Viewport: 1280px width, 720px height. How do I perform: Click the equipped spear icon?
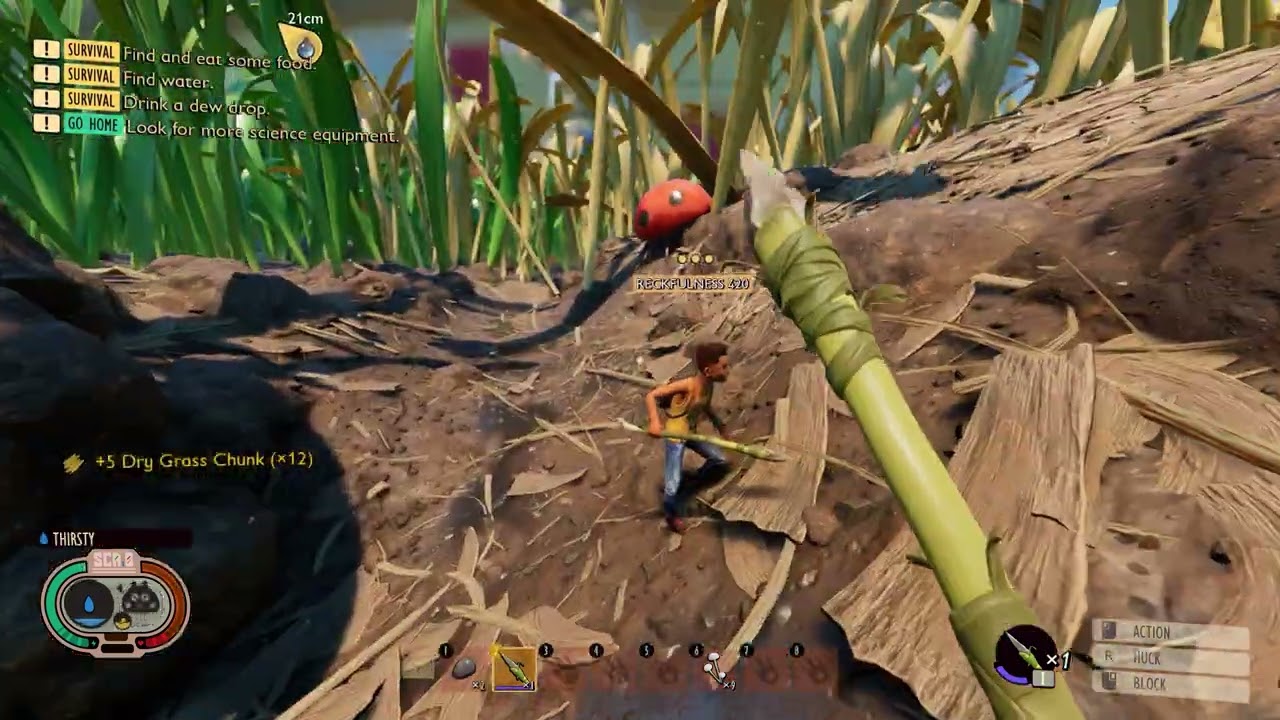pyautogui.click(x=1026, y=655)
